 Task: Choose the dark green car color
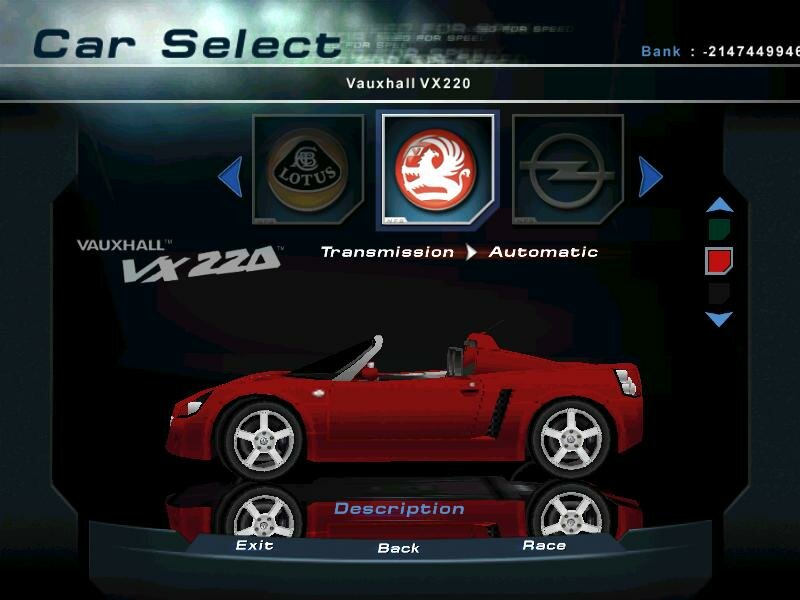pyautogui.click(x=719, y=231)
